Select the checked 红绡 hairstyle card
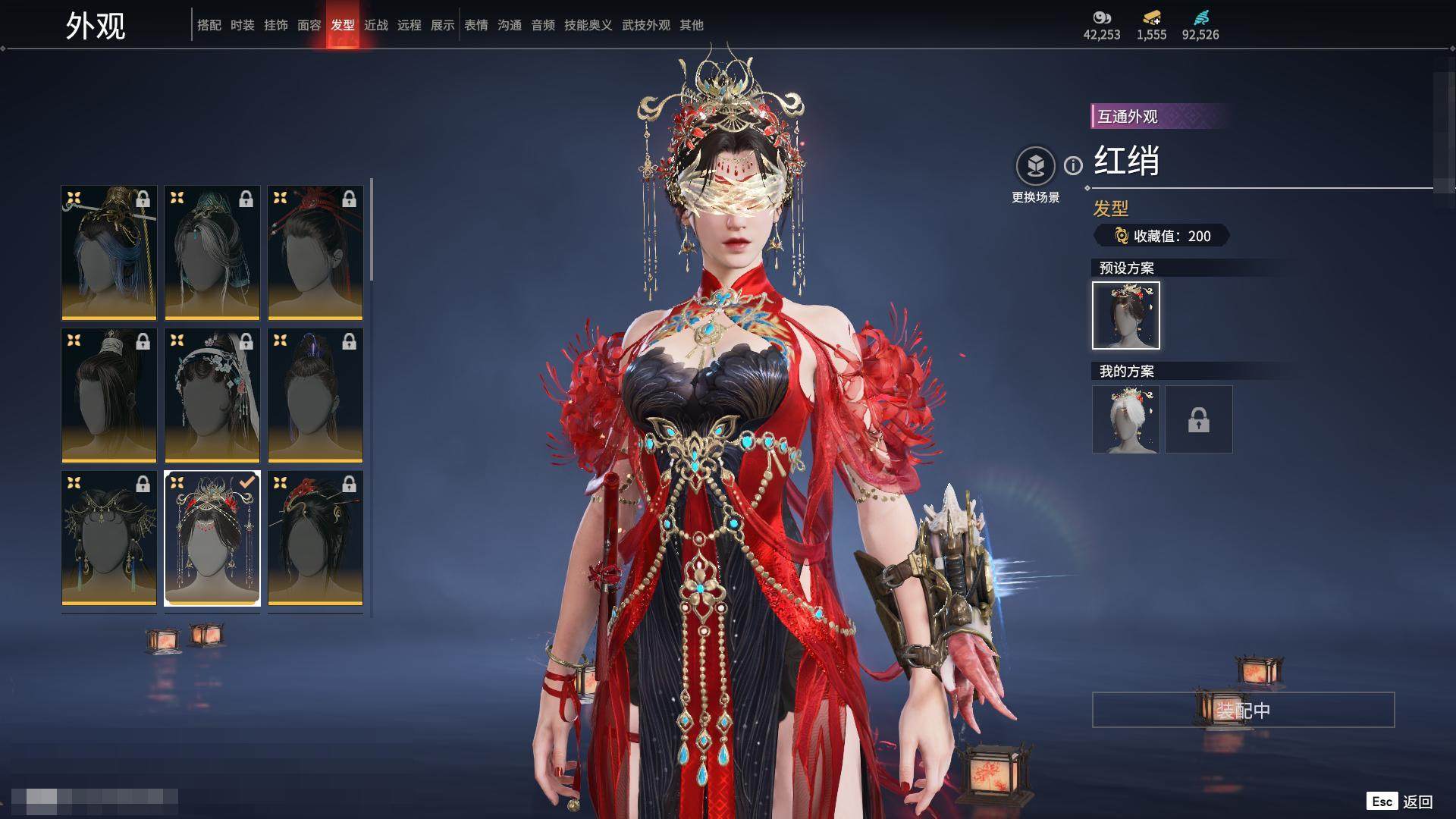Viewport: 1456px width, 819px height. pos(212,538)
